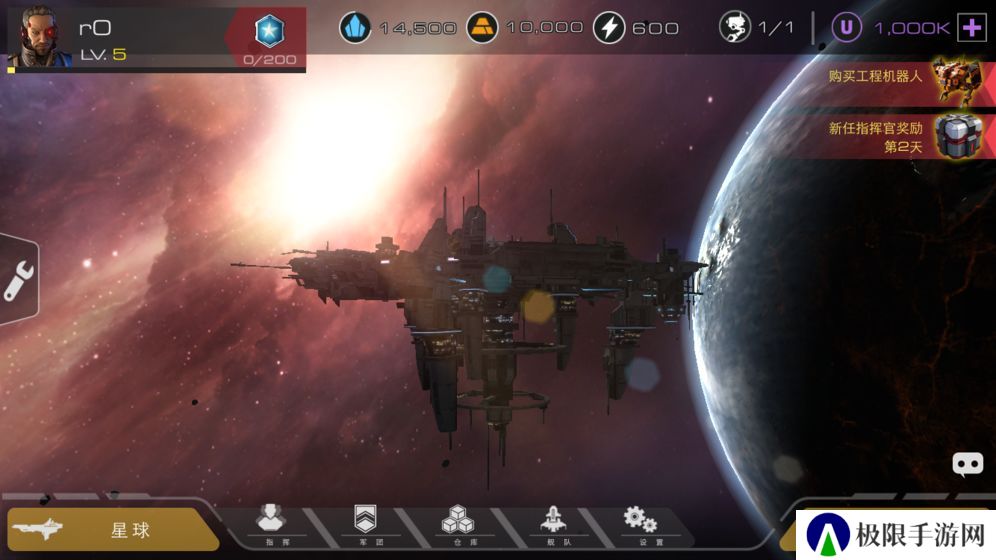Viewport: 996px width, 560px height.
Task: Tap the engineering robot count icon
Action: [x=735, y=27]
